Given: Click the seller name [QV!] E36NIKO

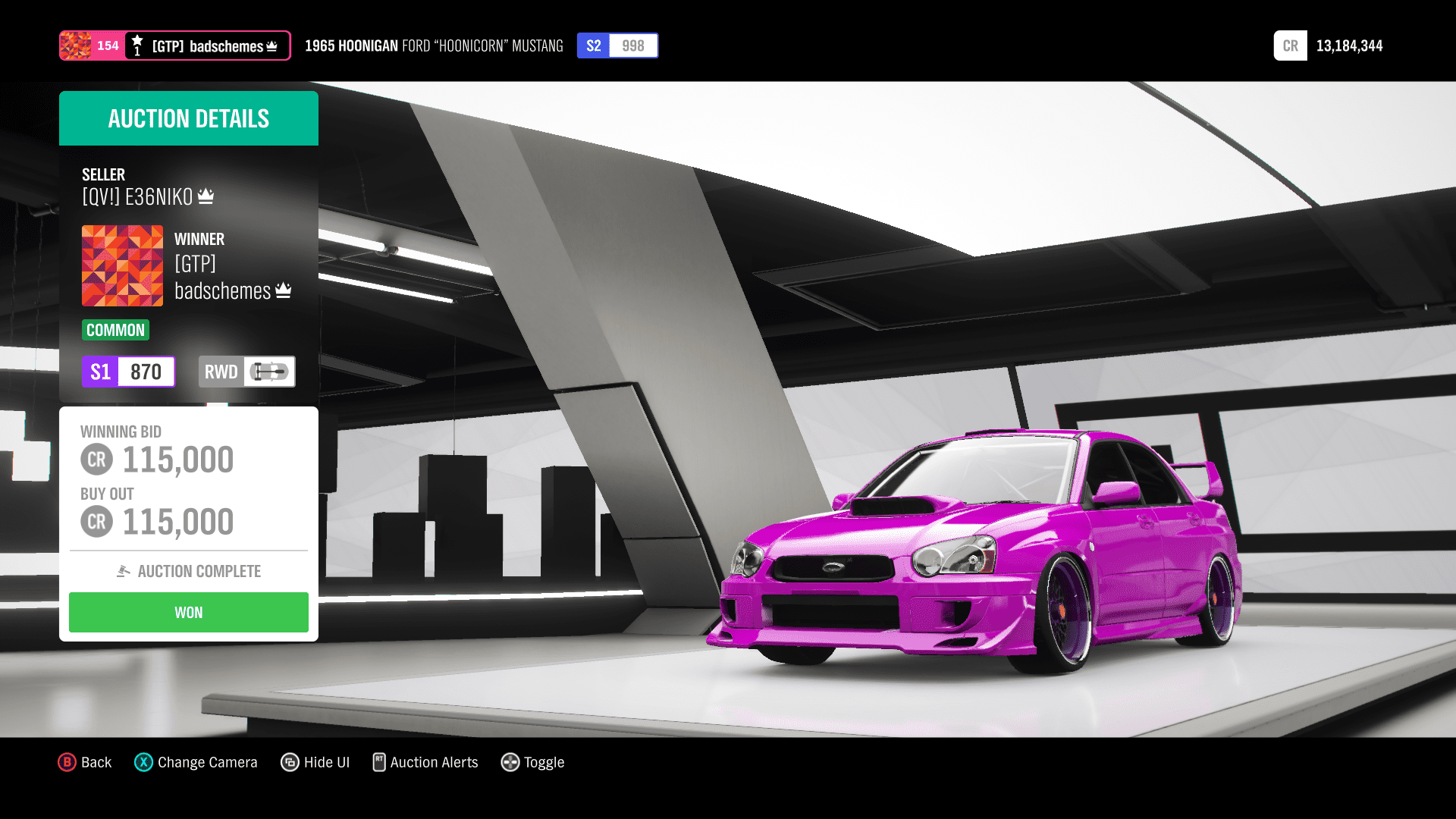Looking at the screenshot, I should coord(138,196).
